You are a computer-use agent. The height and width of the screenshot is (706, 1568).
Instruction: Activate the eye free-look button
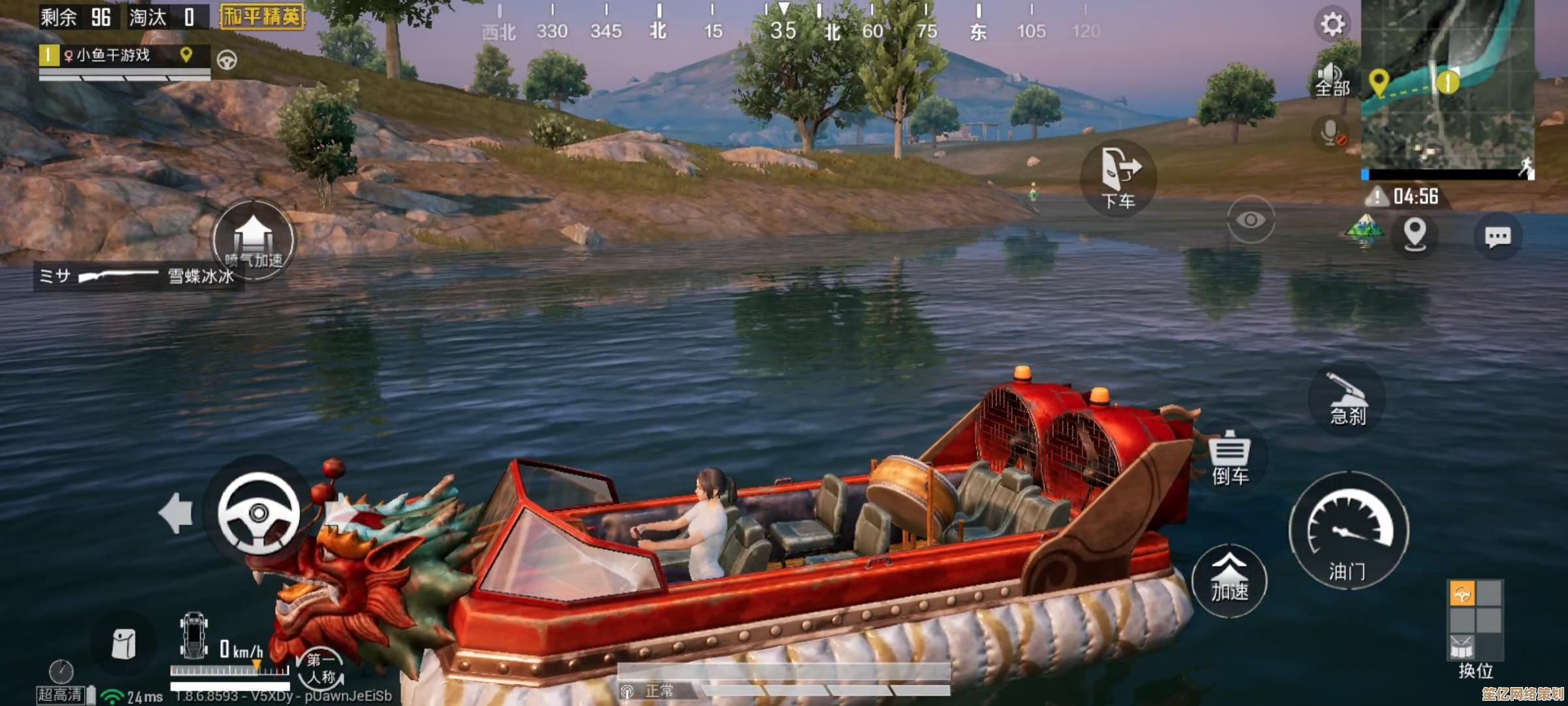coord(1250,220)
